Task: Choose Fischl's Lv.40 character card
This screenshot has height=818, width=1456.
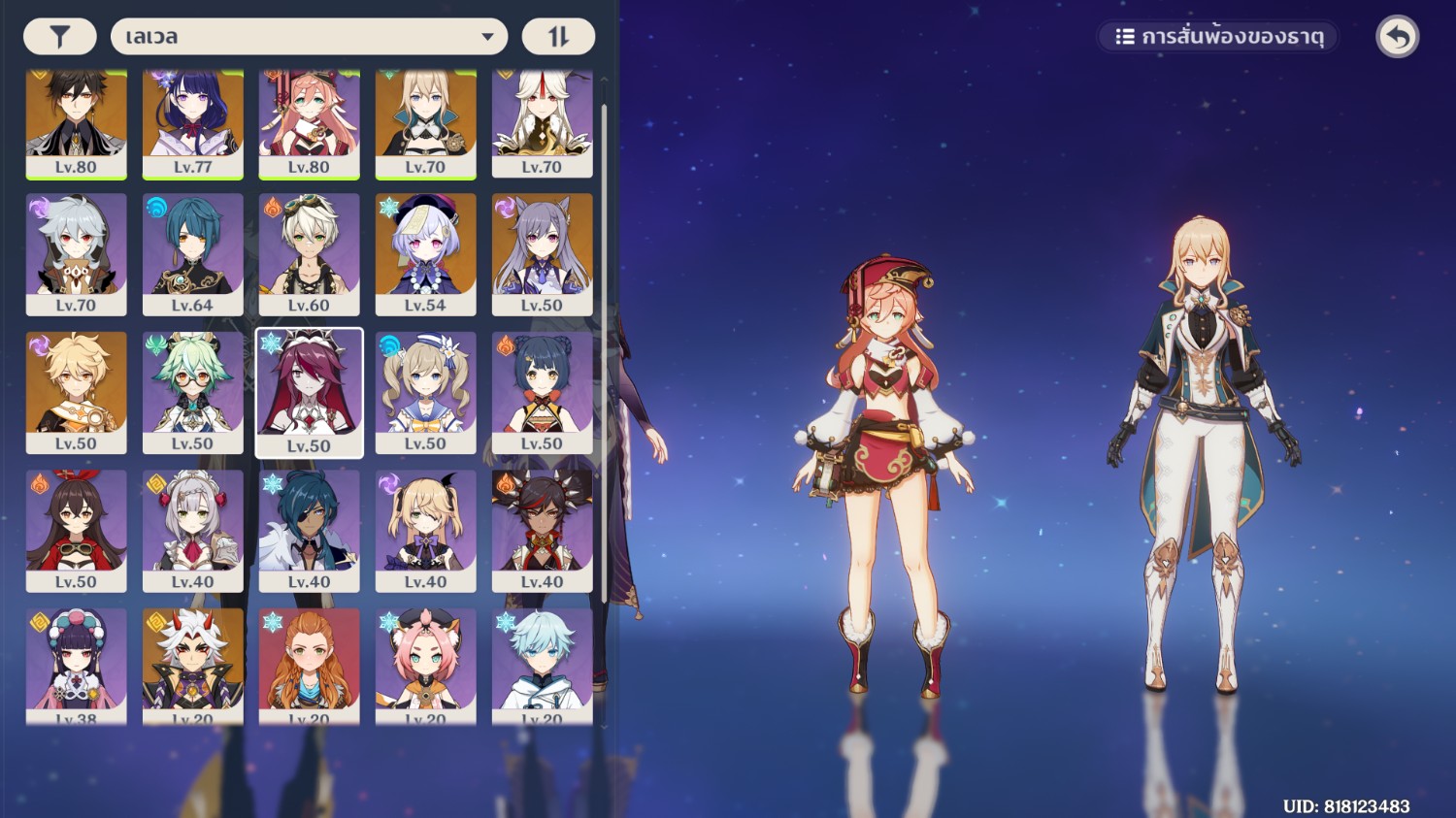Action: (x=425, y=530)
